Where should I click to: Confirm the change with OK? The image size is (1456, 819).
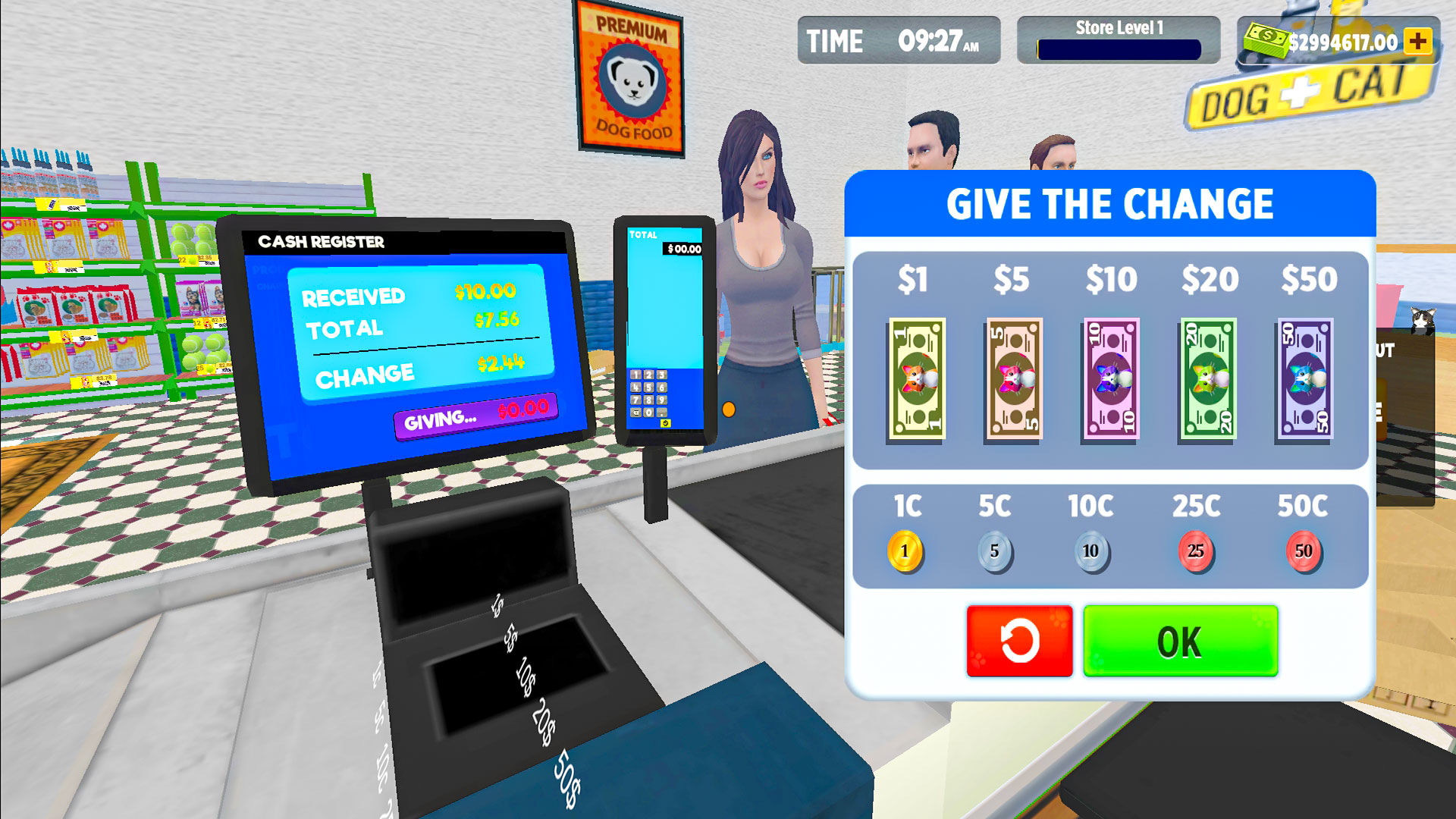coord(1181,641)
